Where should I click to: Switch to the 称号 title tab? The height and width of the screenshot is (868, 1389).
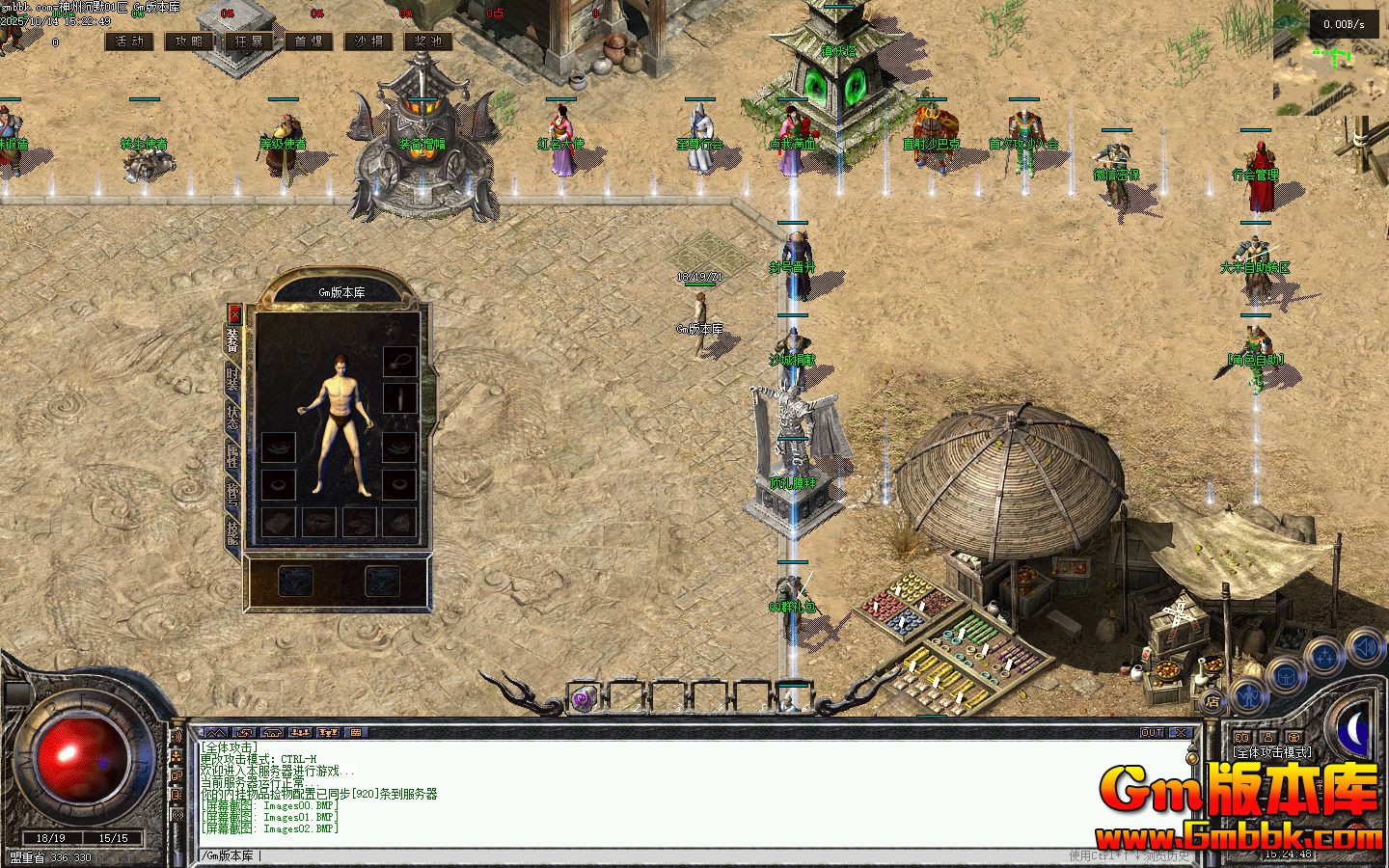pos(233,493)
